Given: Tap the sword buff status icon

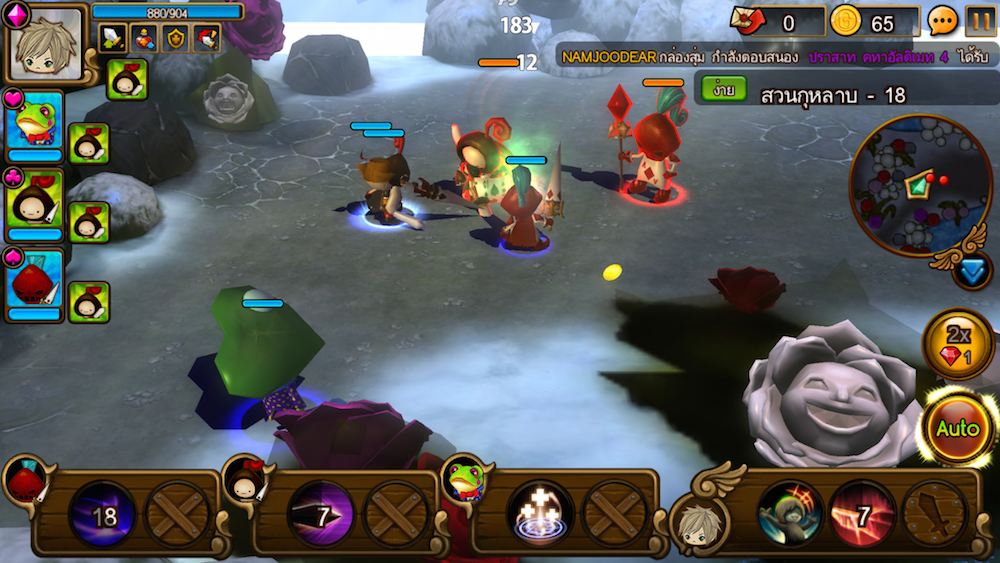Looking at the screenshot, I should coord(114,38).
